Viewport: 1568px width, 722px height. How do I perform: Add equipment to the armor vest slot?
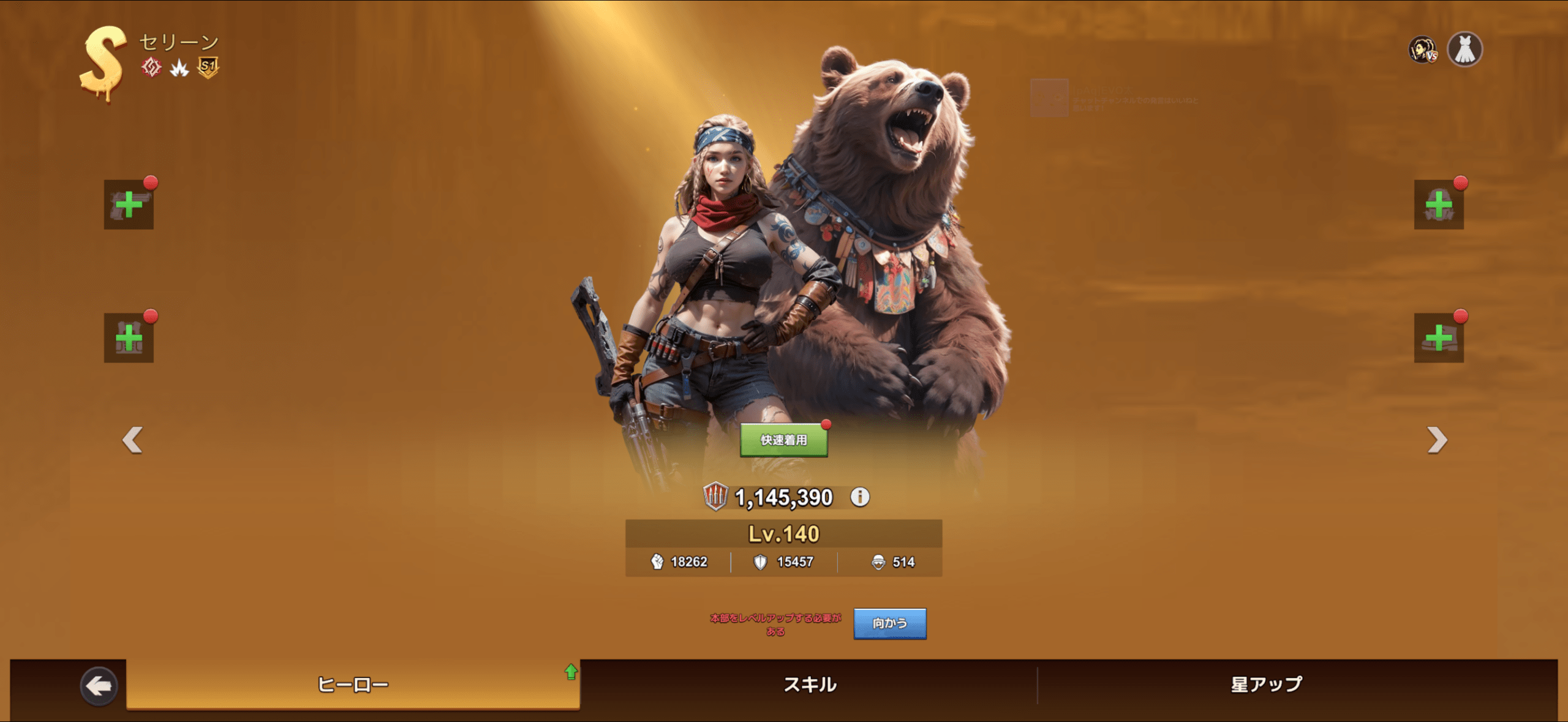tap(129, 338)
